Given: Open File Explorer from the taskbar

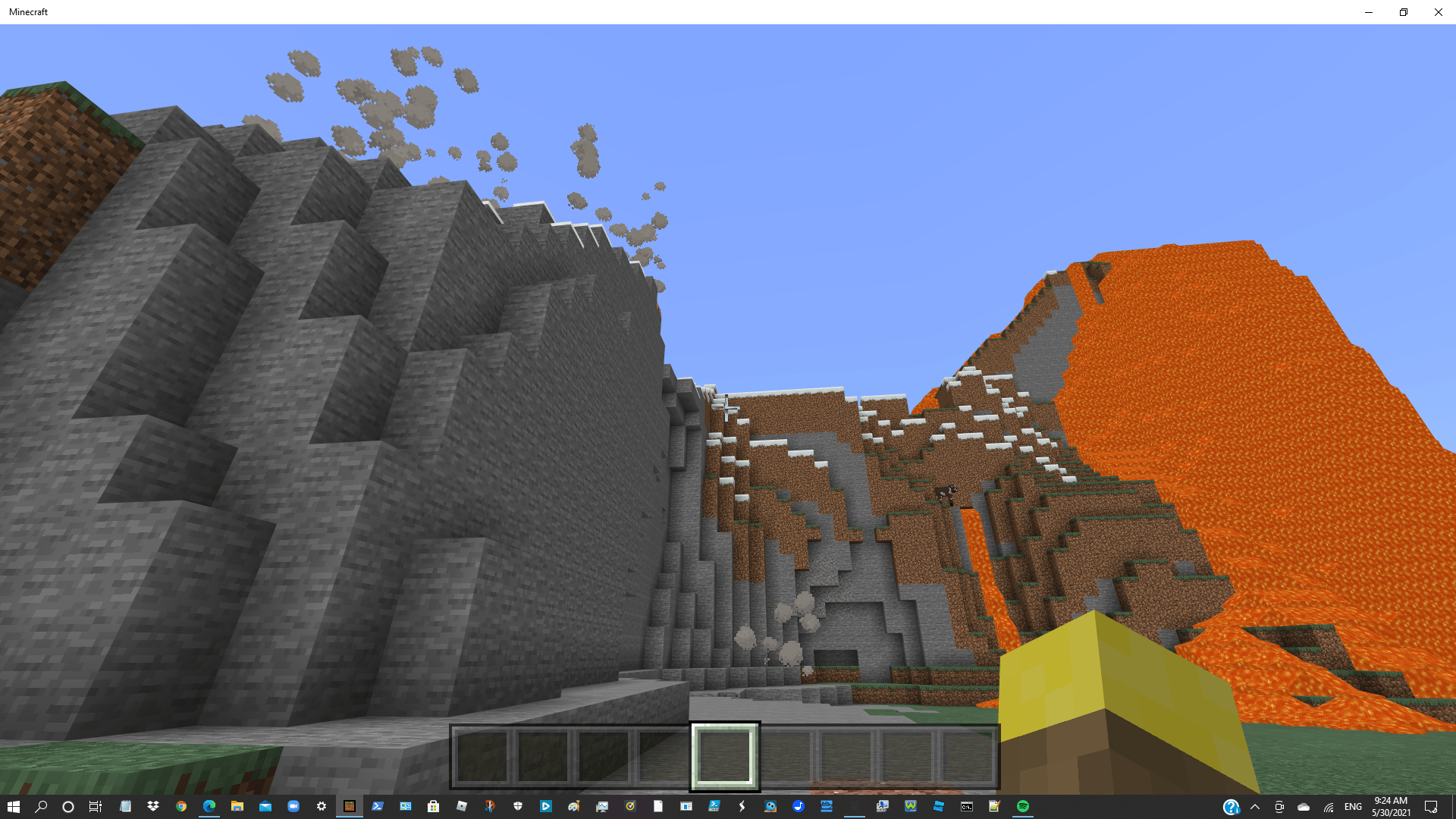Looking at the screenshot, I should (x=237, y=806).
